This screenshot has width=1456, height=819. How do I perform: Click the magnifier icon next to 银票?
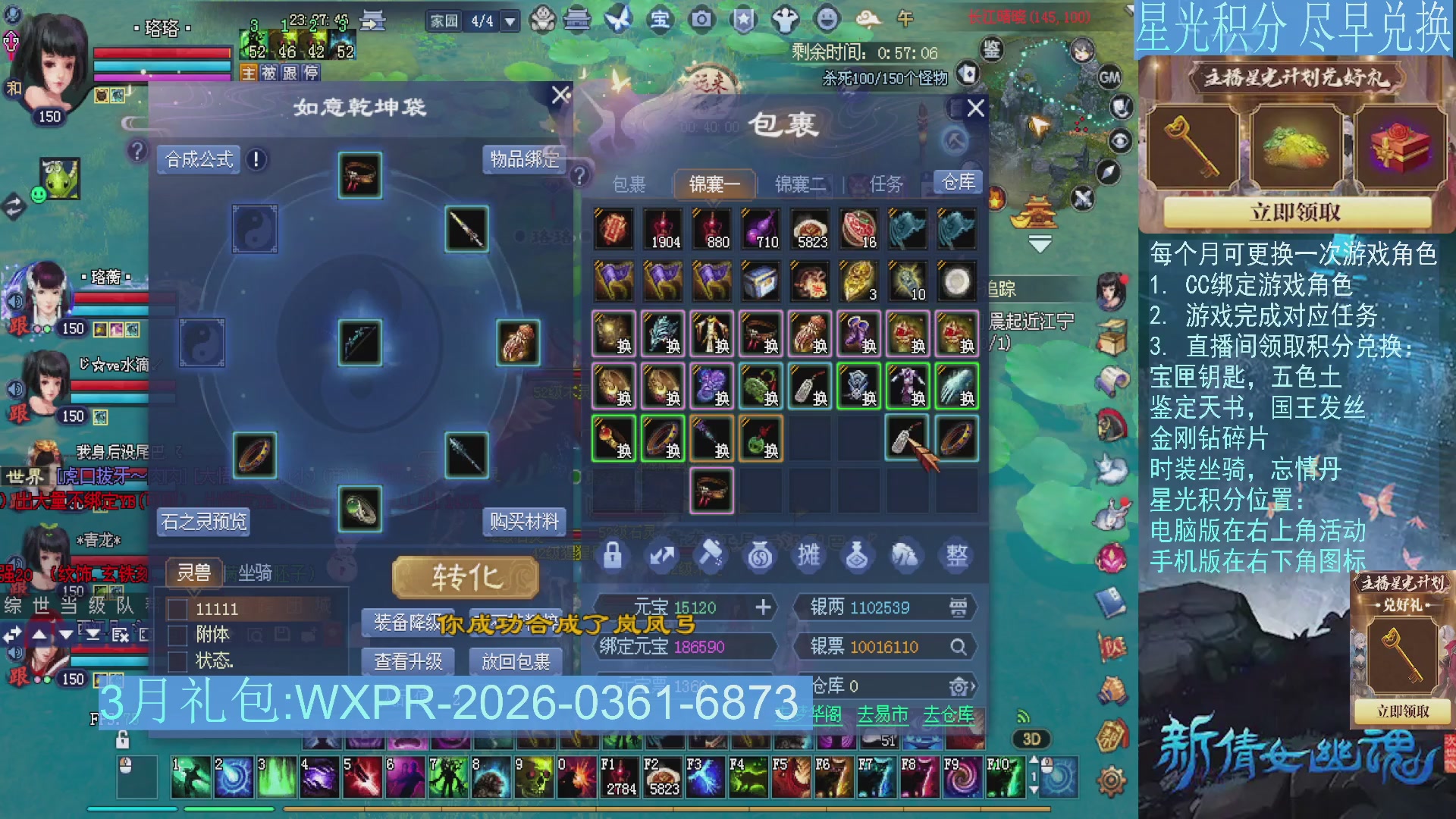(960, 646)
